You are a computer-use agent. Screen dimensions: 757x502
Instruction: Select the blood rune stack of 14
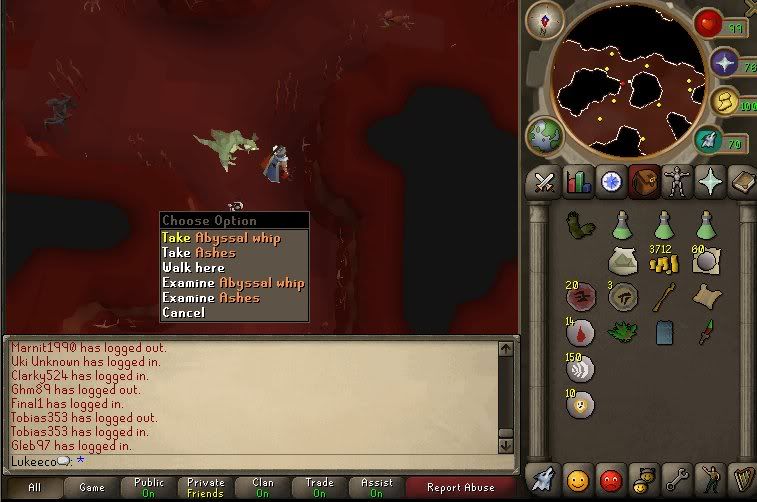pos(579,333)
